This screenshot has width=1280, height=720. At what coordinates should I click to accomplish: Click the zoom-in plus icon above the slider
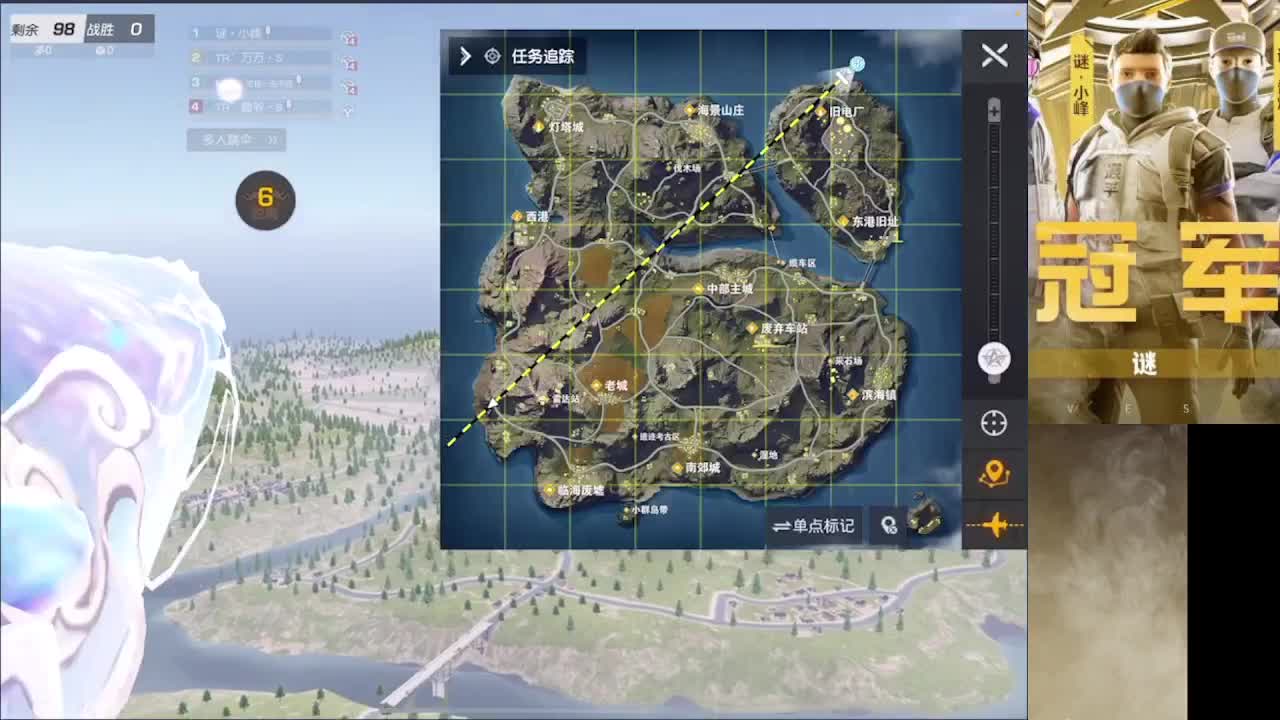pos(993,110)
